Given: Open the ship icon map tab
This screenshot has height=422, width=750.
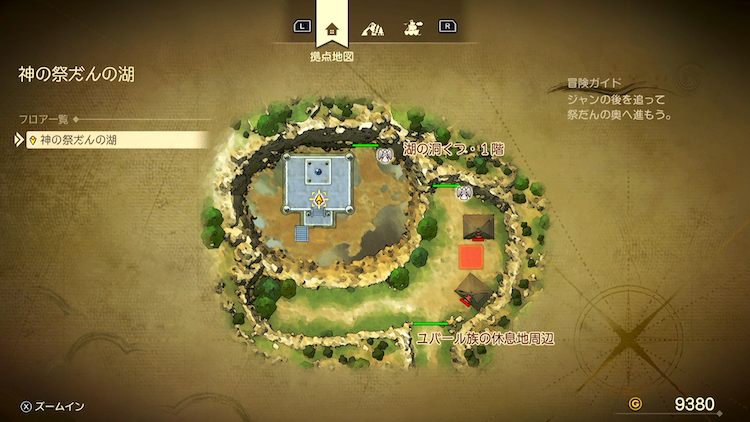Looking at the screenshot, I should point(410,27).
